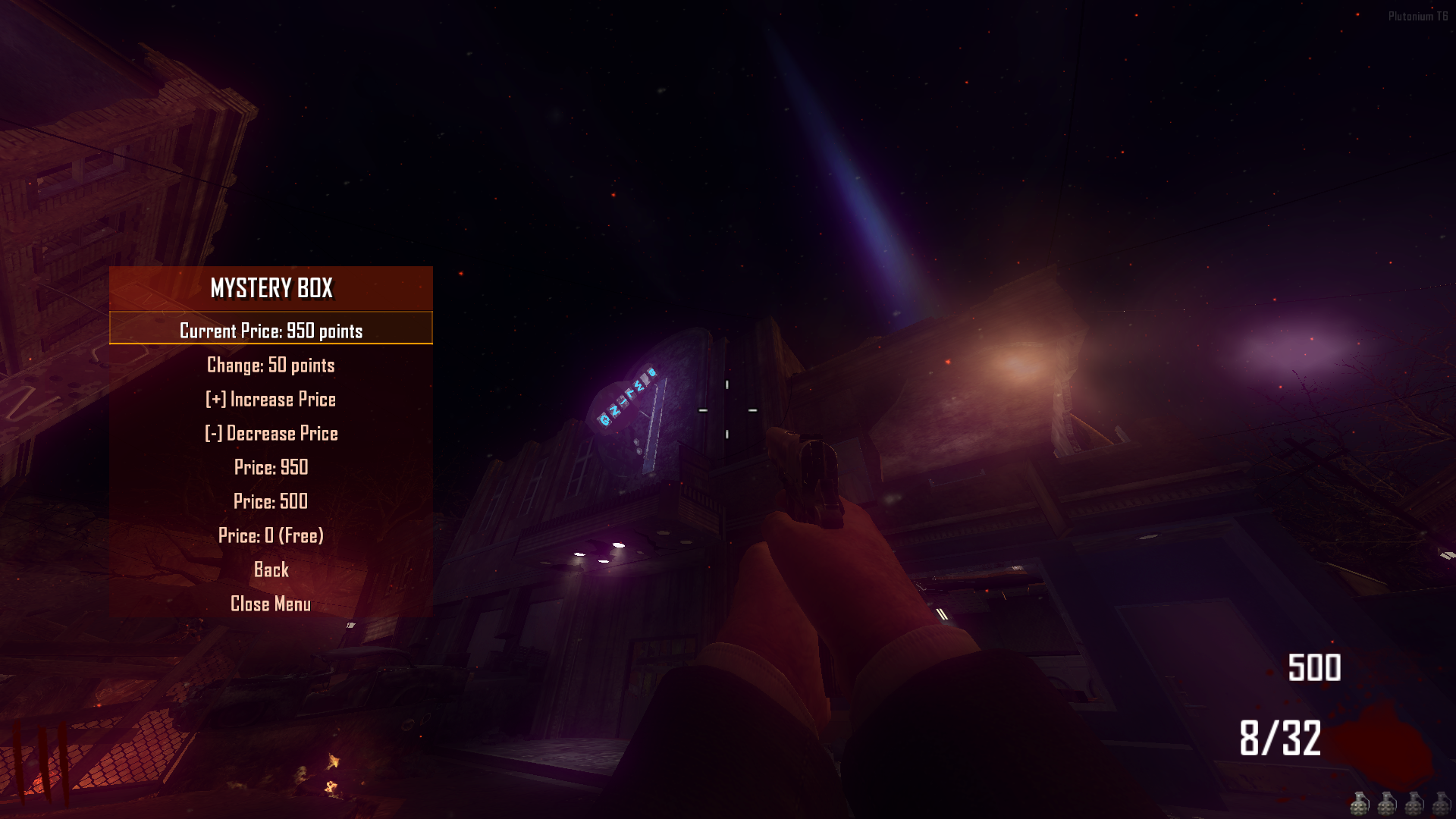Select the Price: 500 preset

click(270, 501)
